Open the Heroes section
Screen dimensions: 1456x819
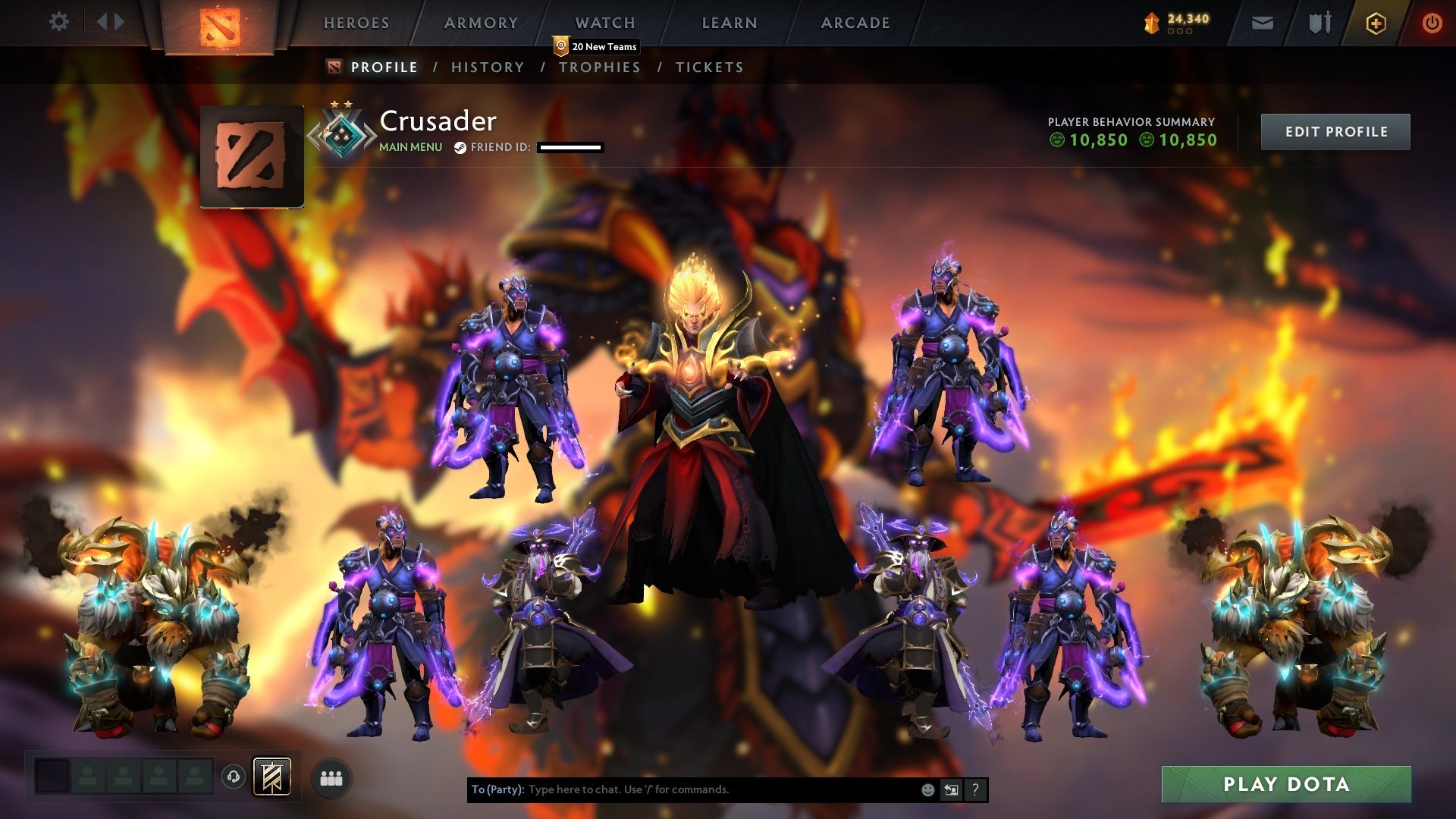tap(356, 23)
